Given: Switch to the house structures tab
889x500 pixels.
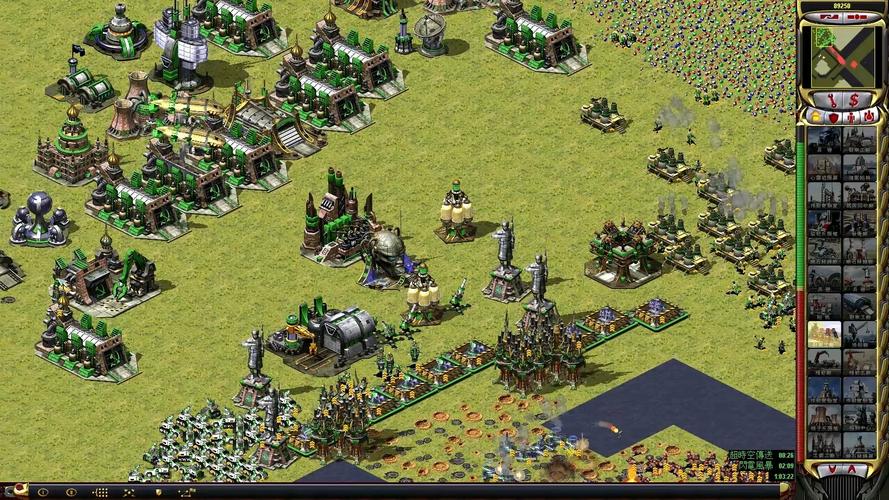Looking at the screenshot, I should click(815, 117).
